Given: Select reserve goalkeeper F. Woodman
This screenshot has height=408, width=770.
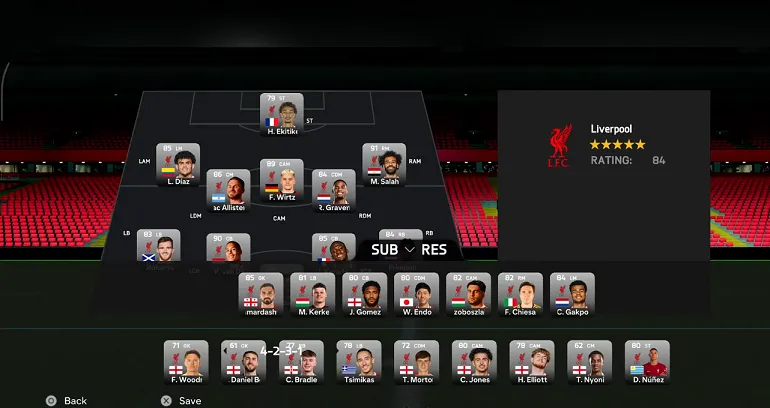Looking at the screenshot, I should pos(187,363).
